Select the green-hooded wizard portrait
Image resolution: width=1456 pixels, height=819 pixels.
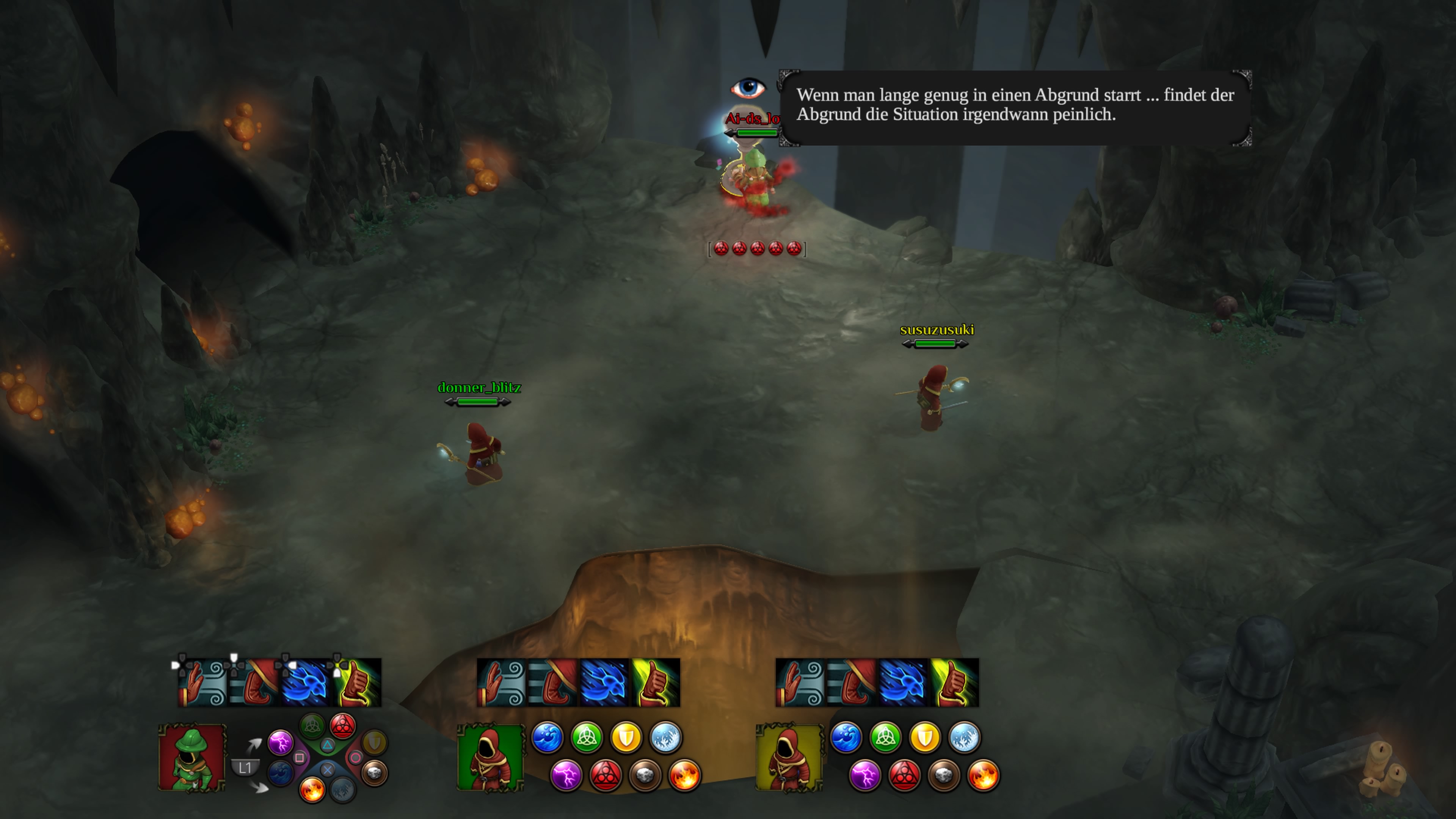(x=192, y=758)
